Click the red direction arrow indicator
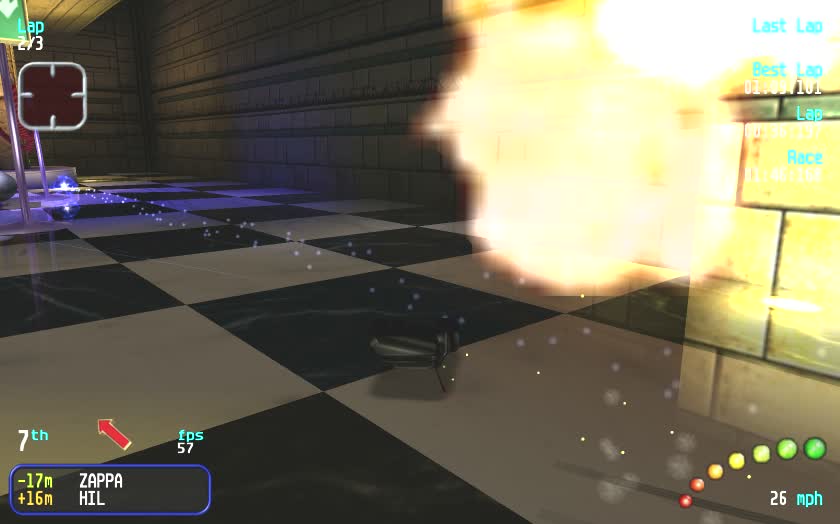 pyautogui.click(x=114, y=433)
